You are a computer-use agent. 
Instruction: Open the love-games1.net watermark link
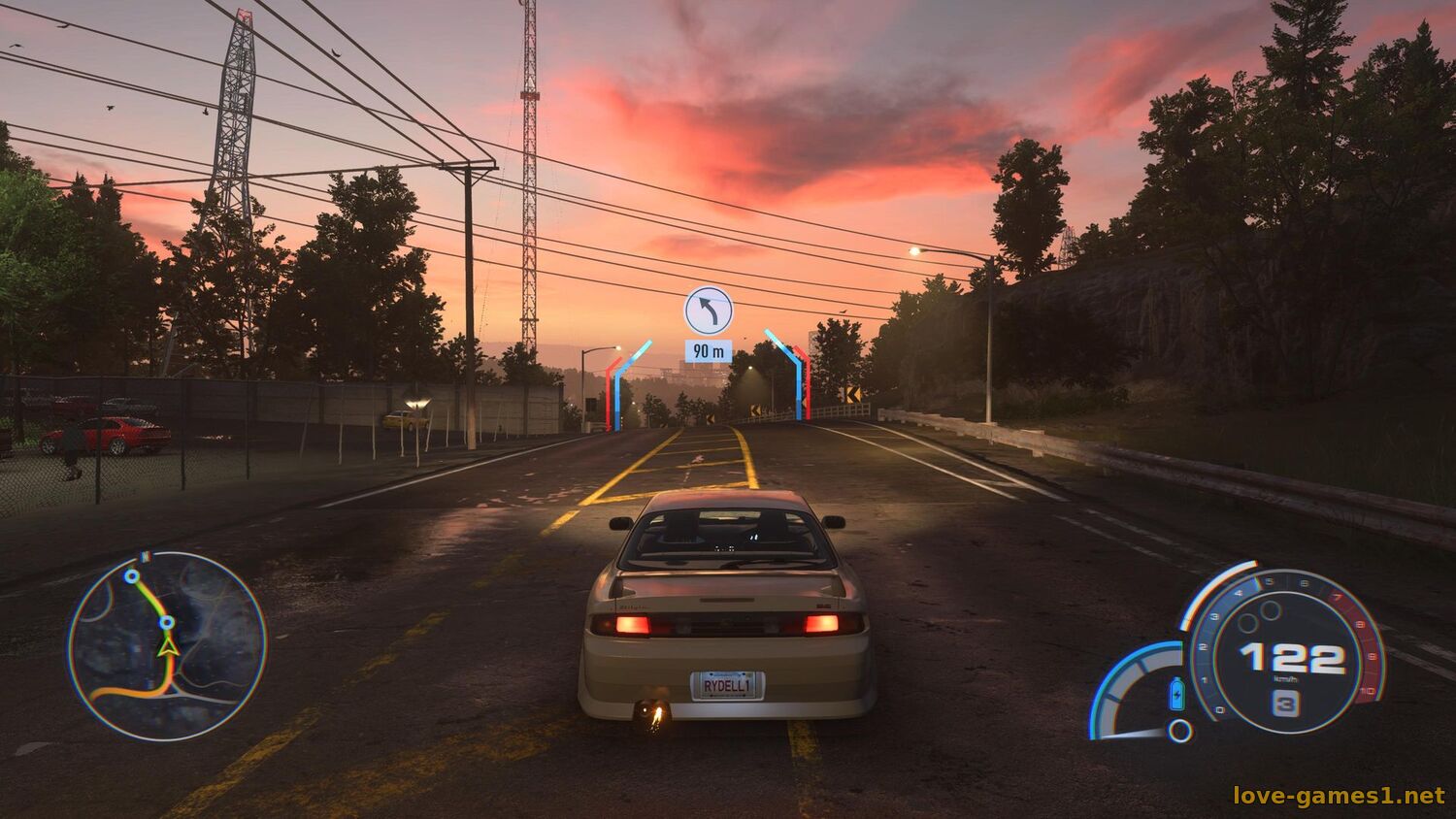(1339, 796)
